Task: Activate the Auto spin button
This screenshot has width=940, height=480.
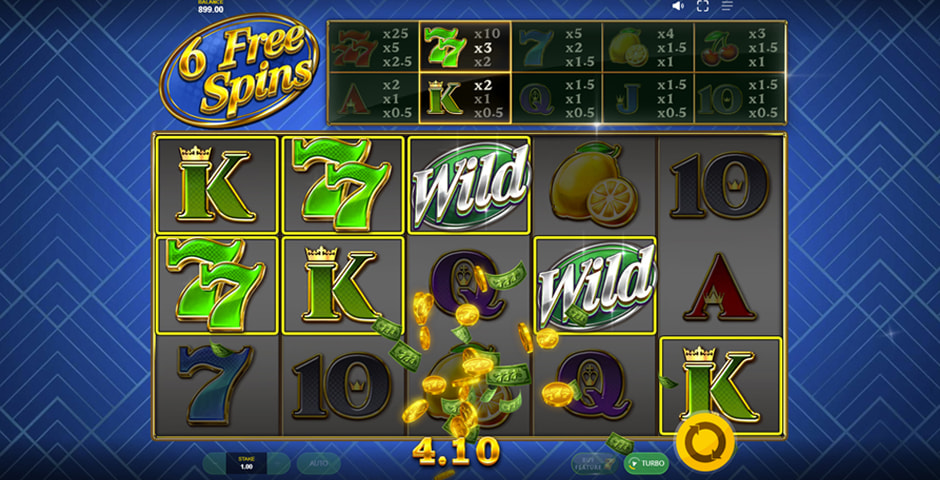Action: (318, 463)
